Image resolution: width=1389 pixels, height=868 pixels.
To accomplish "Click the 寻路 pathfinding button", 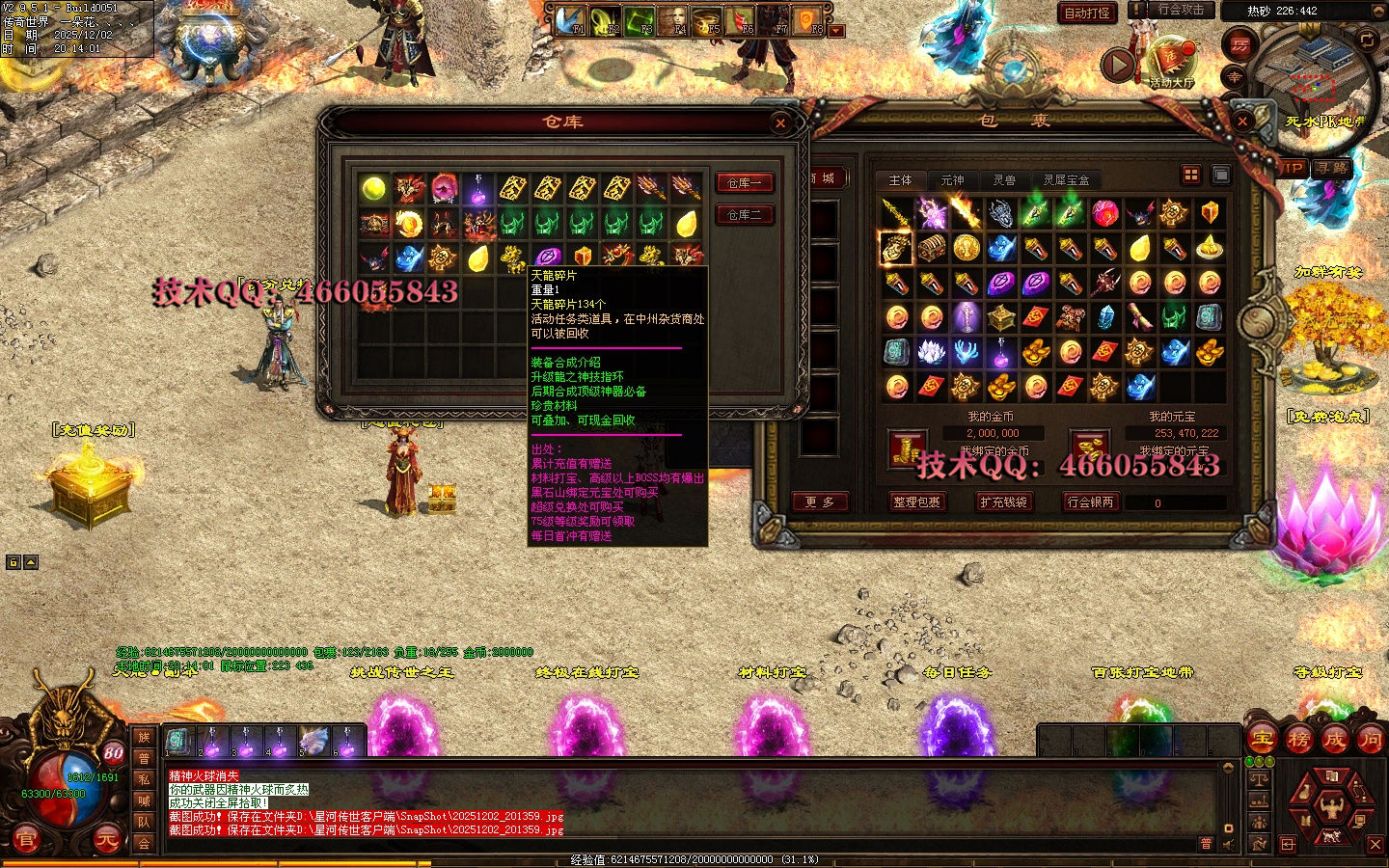I will point(1333,168).
